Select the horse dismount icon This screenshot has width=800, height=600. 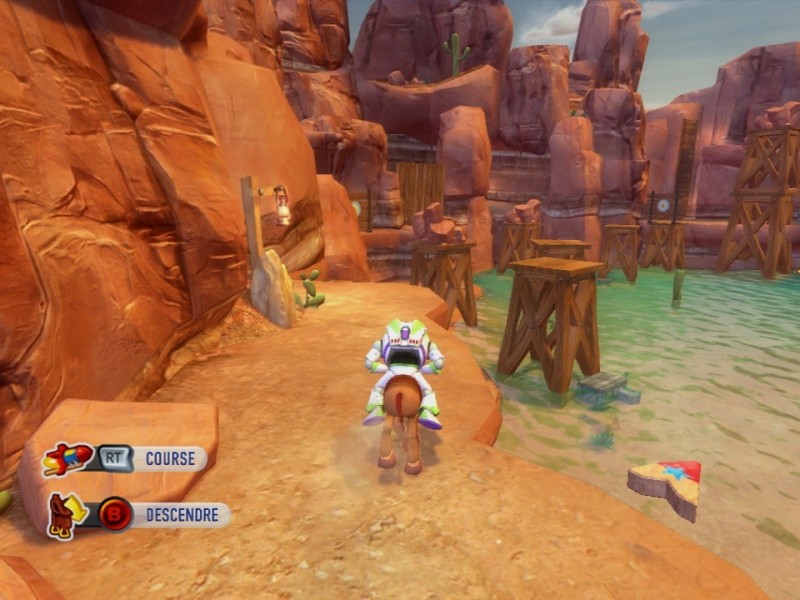point(65,514)
